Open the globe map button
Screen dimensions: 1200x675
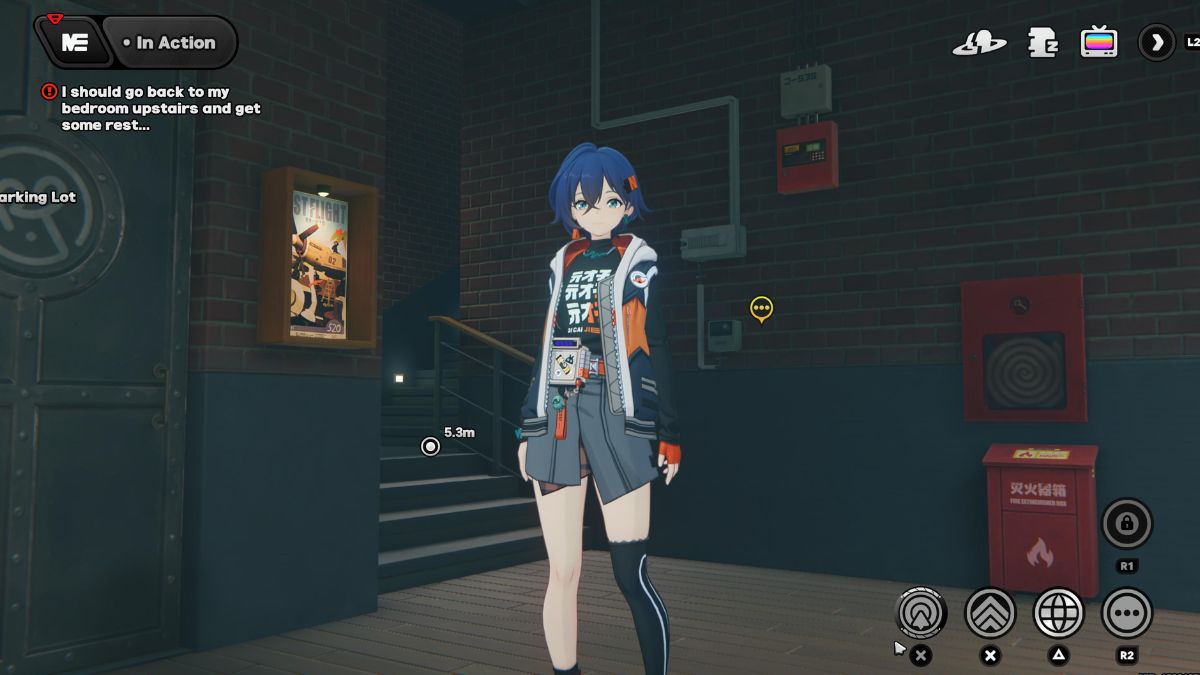(1058, 612)
